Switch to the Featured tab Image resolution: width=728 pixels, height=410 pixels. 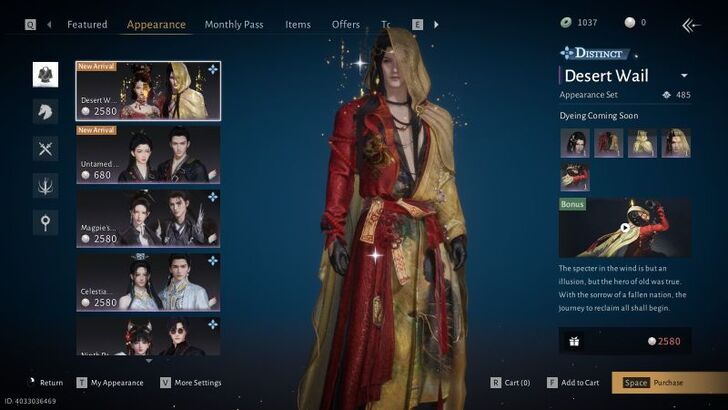pyautogui.click(x=87, y=24)
